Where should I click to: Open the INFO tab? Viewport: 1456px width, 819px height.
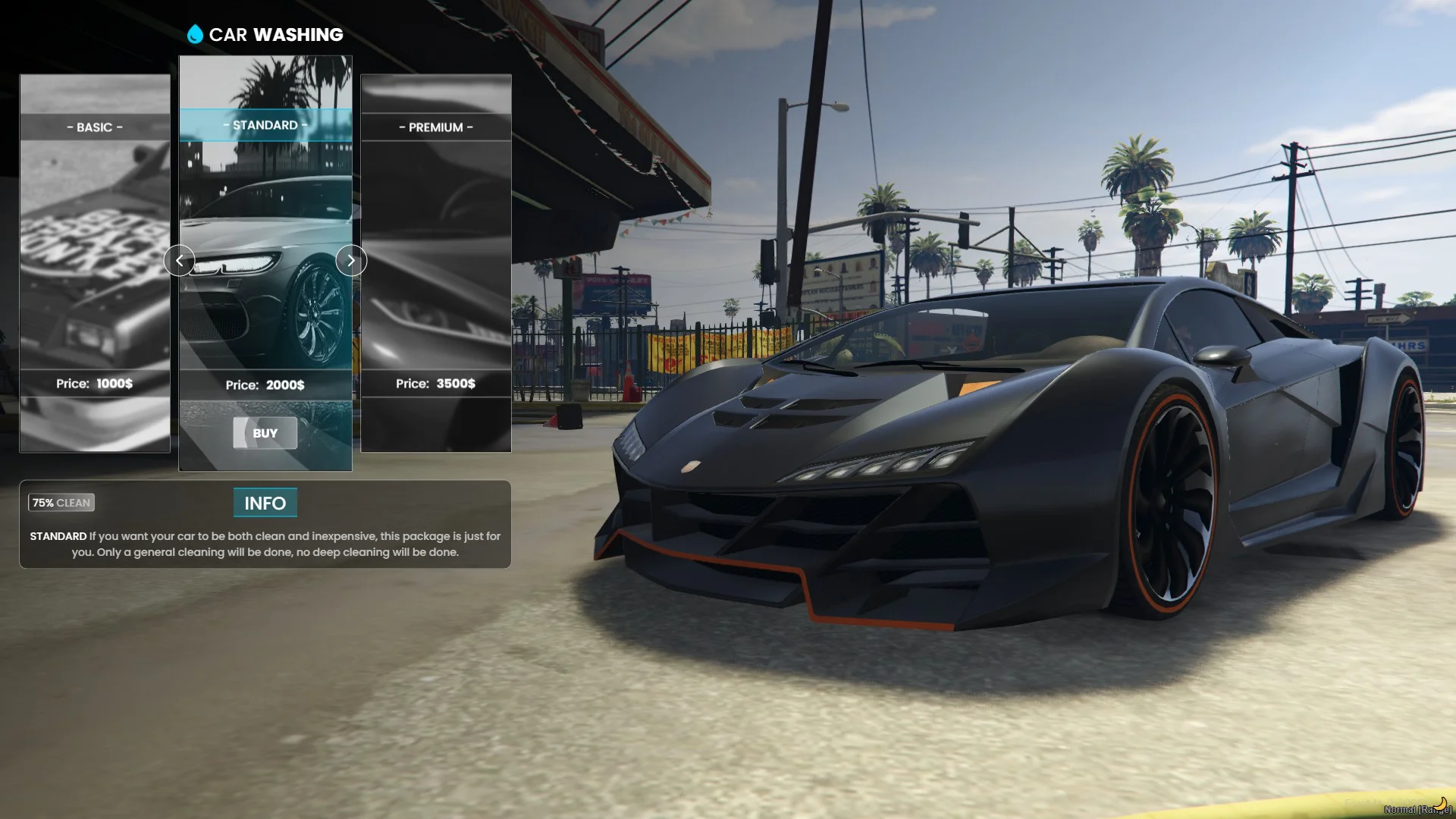[x=265, y=503]
